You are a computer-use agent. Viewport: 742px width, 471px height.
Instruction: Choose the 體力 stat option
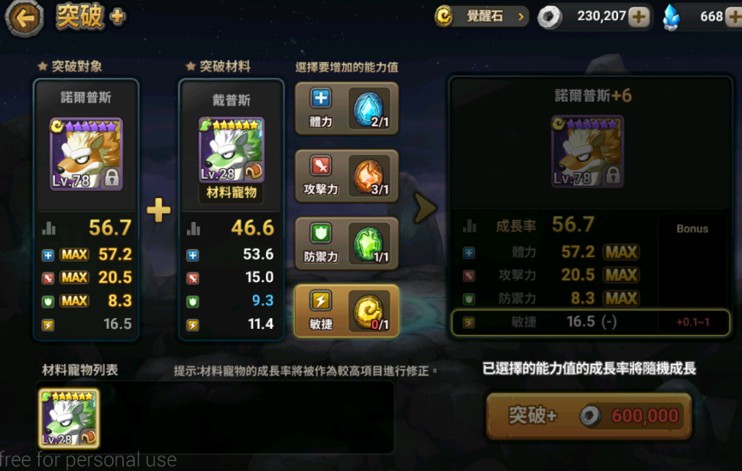[x=346, y=108]
